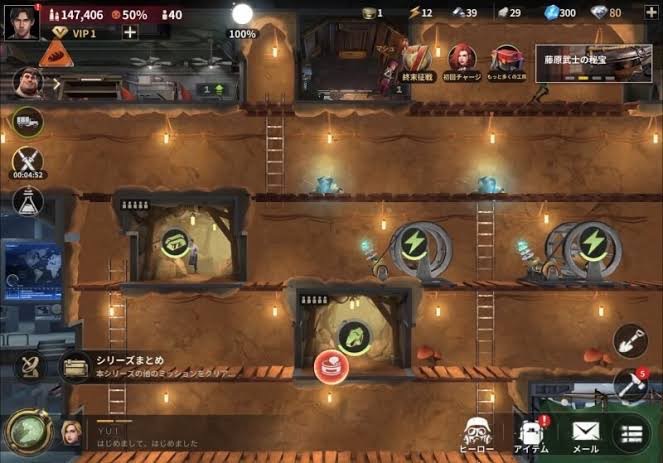Open the シリーズまとめ mission tracker

coord(150,366)
